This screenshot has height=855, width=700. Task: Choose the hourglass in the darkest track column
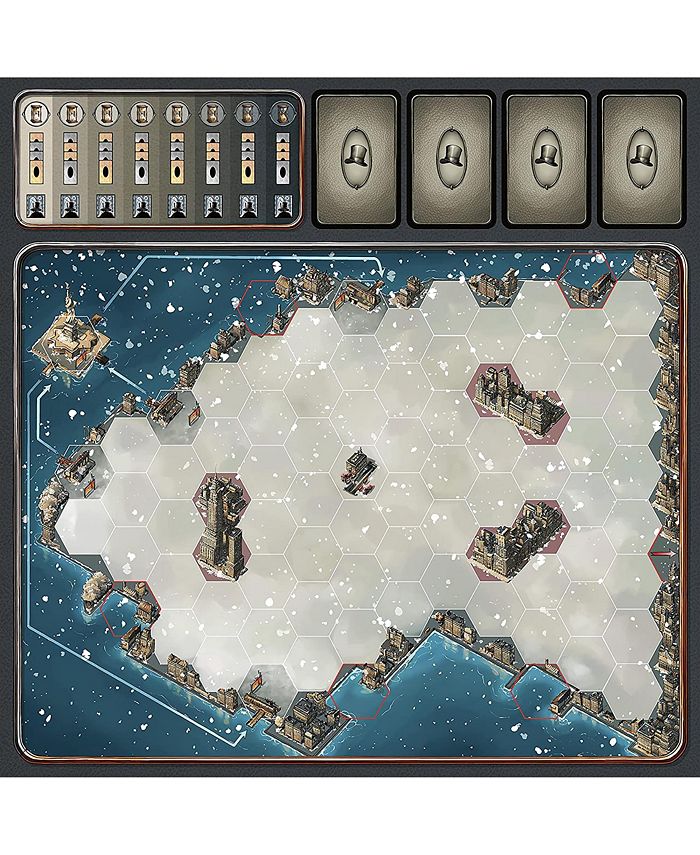click(x=282, y=113)
